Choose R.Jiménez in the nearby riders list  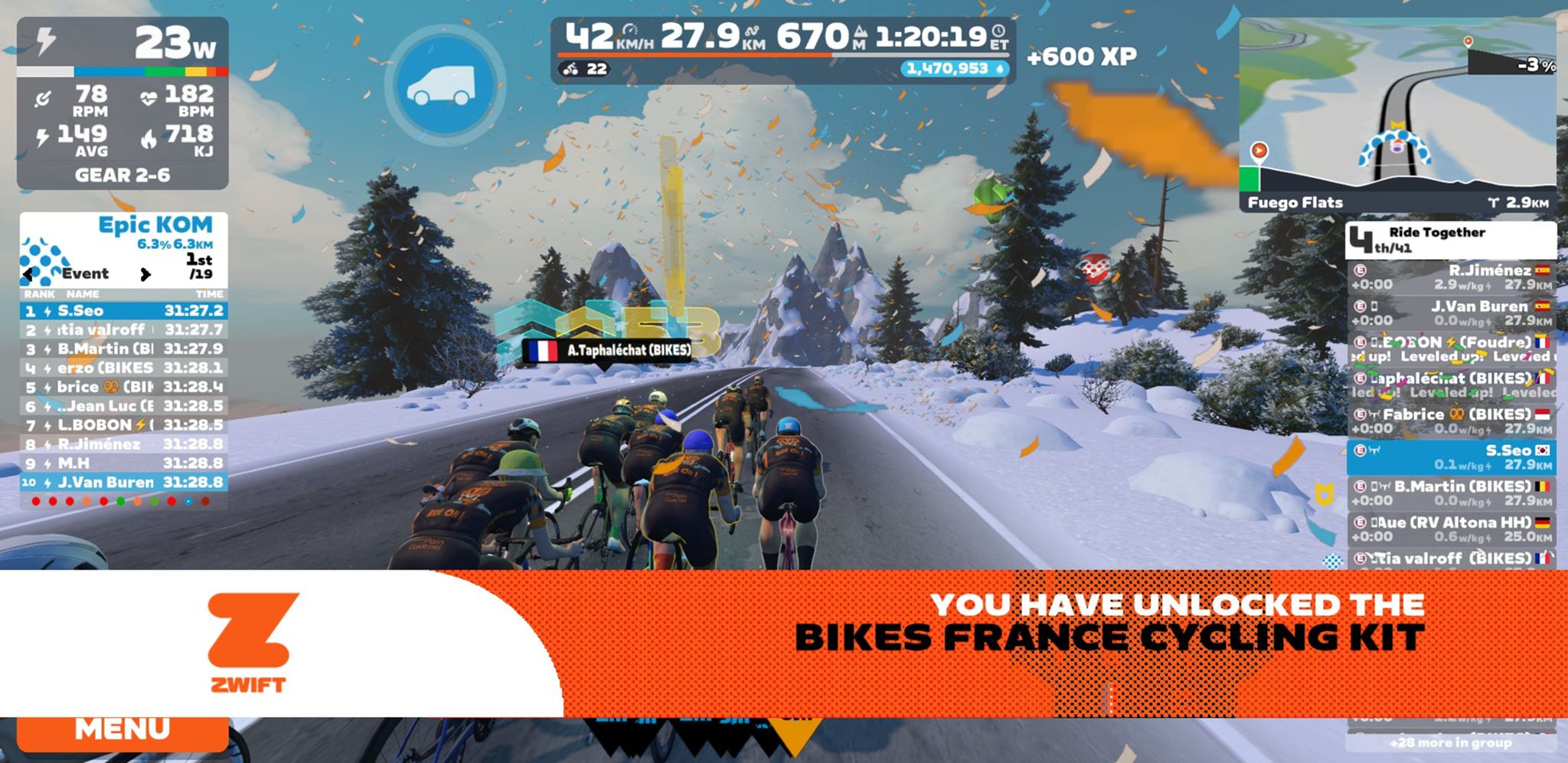pyautogui.click(x=1451, y=277)
